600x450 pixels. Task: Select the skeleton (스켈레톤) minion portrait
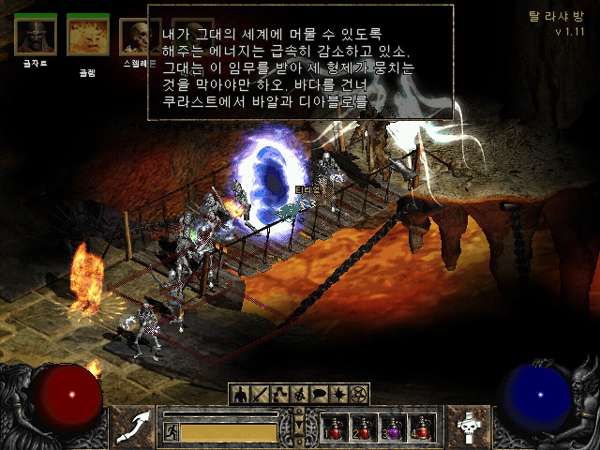[140, 36]
